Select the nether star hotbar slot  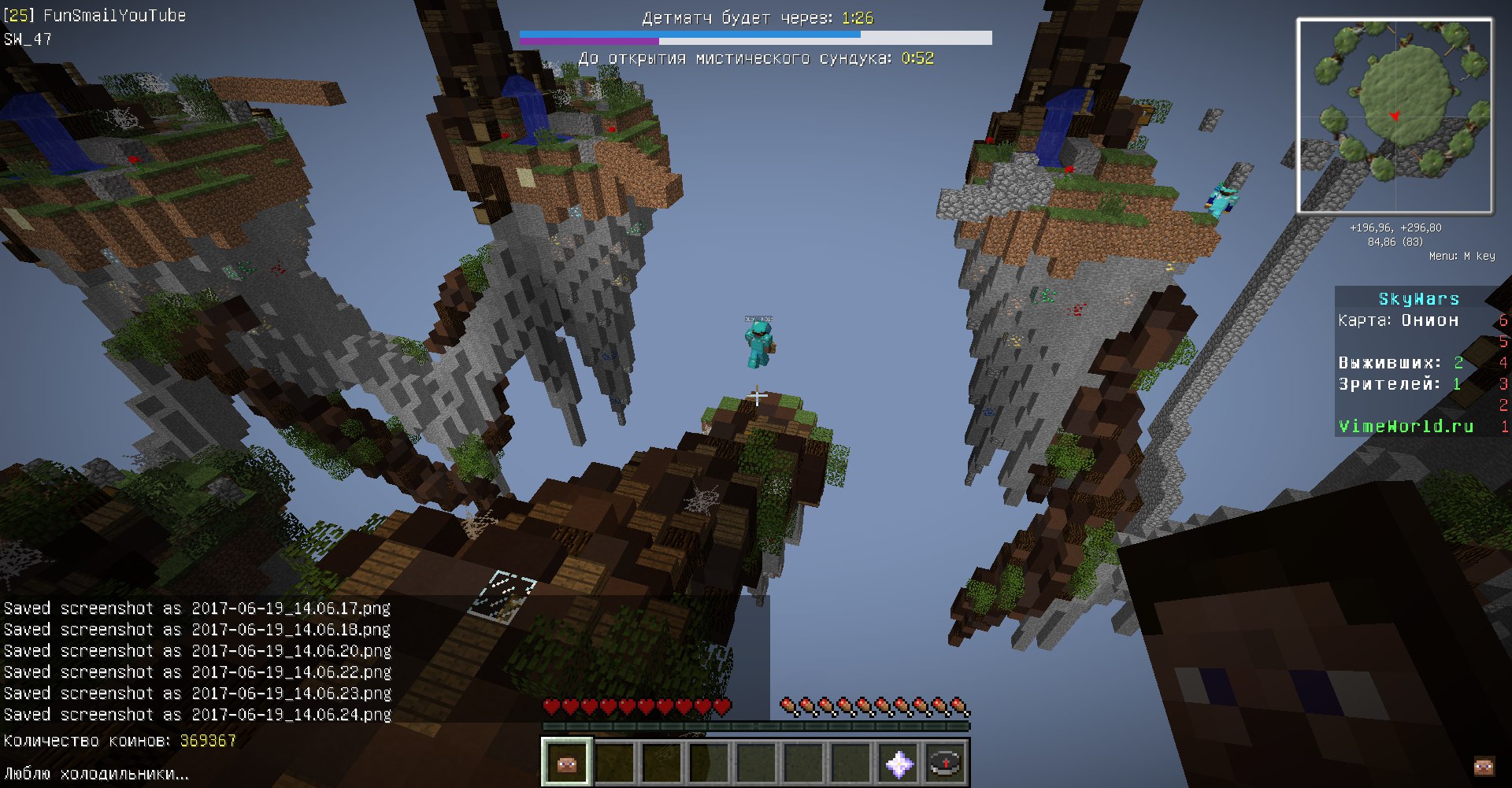pyautogui.click(x=899, y=762)
